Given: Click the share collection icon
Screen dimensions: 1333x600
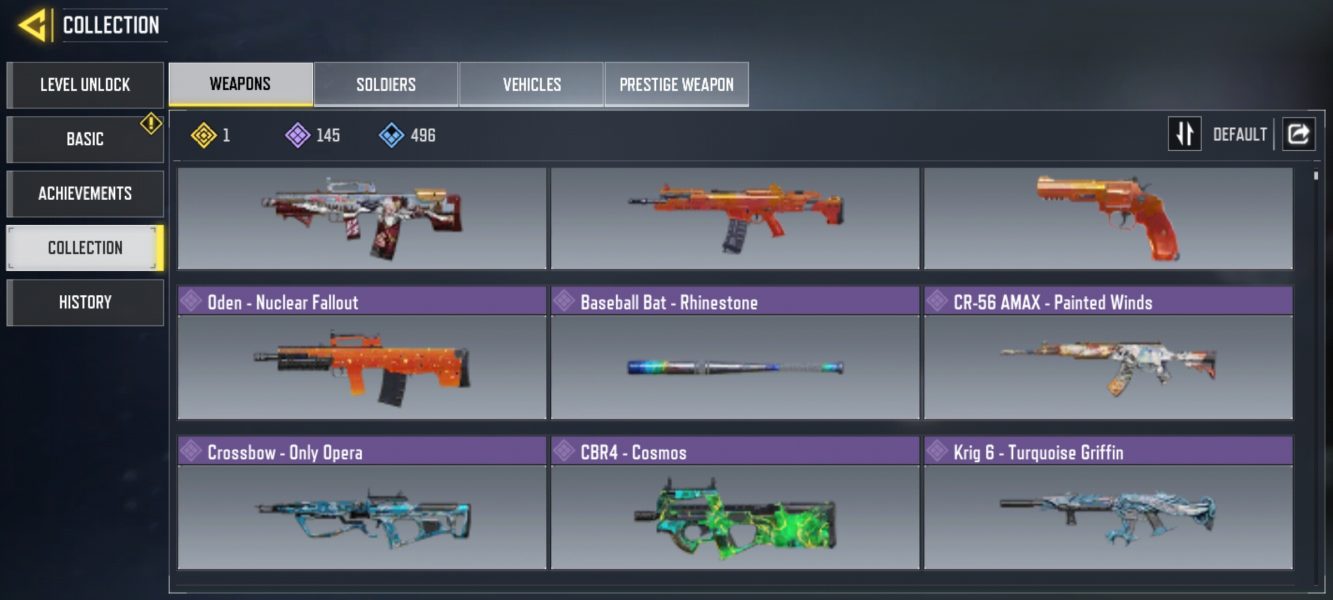Looking at the screenshot, I should (x=1298, y=134).
